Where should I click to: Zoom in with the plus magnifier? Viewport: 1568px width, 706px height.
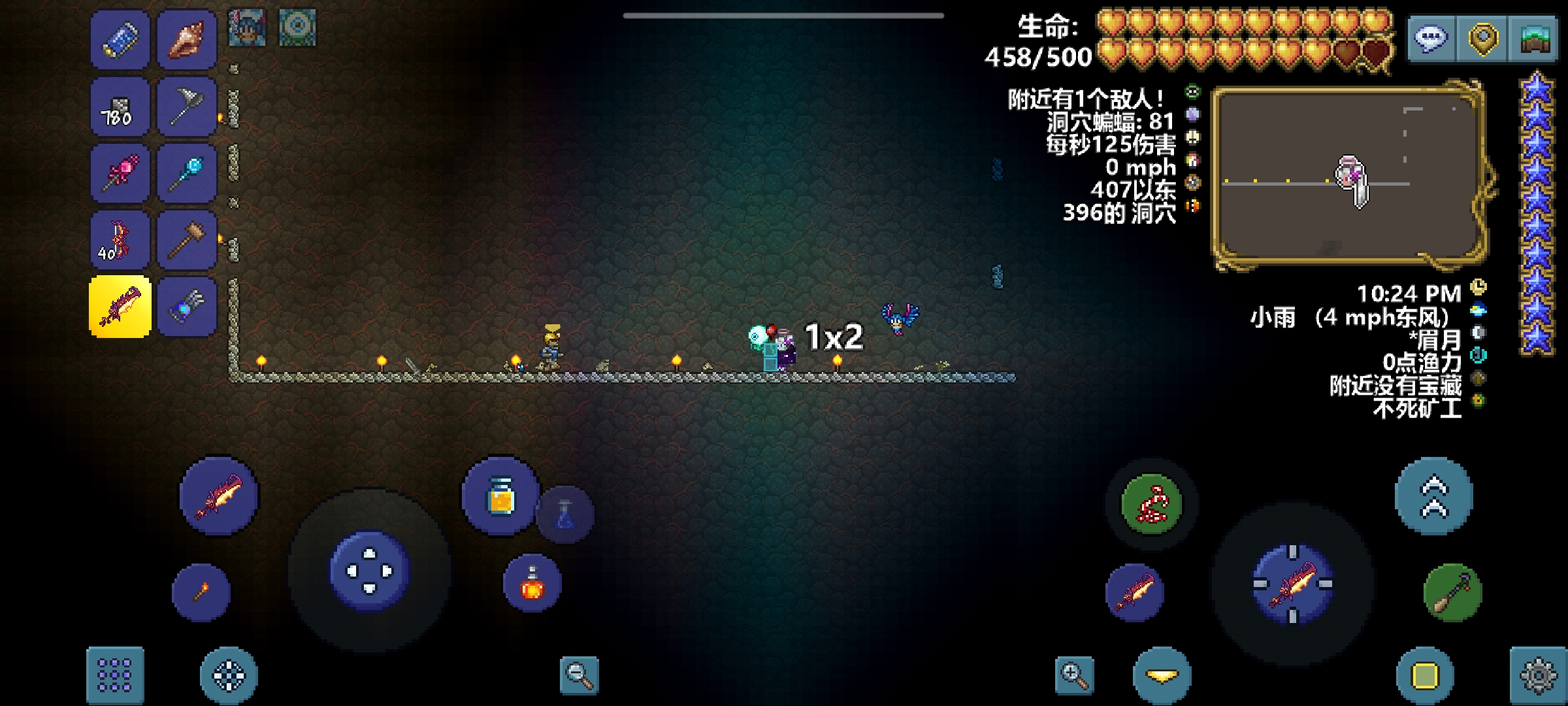click(x=1075, y=675)
